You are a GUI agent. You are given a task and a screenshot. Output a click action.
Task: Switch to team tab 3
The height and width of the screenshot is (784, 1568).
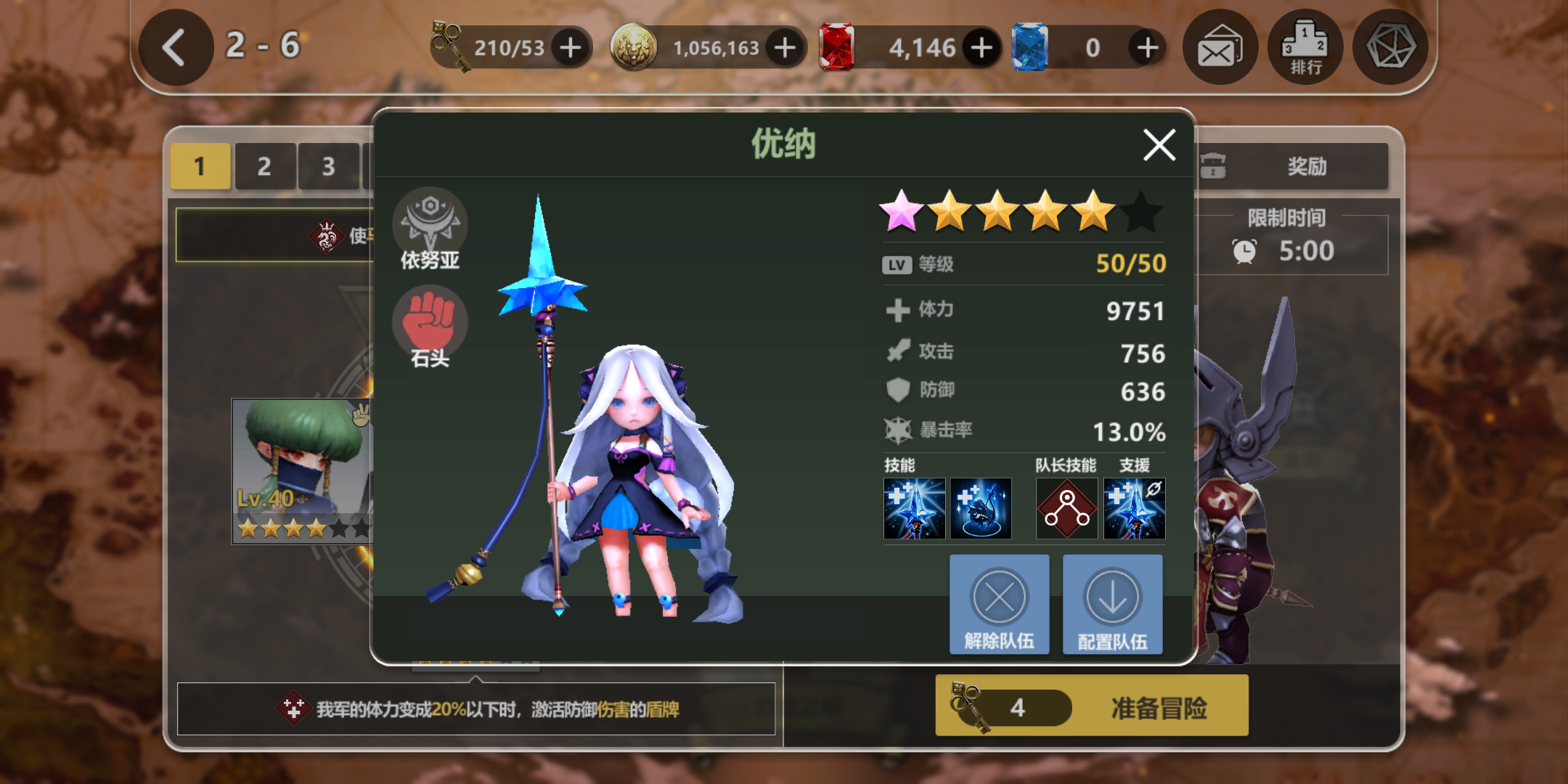point(328,167)
